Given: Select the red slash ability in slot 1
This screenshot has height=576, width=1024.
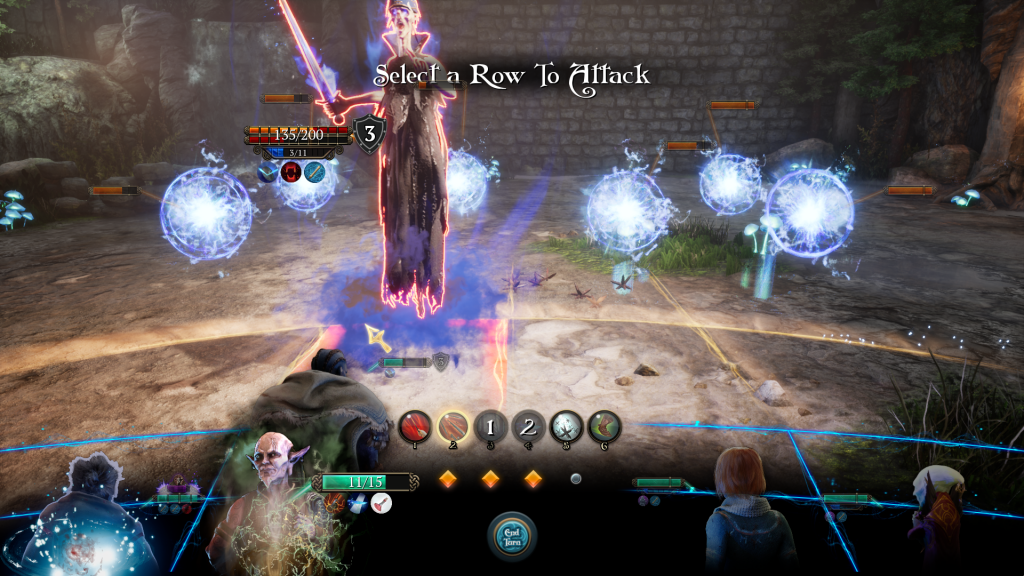Looking at the screenshot, I should [x=415, y=428].
